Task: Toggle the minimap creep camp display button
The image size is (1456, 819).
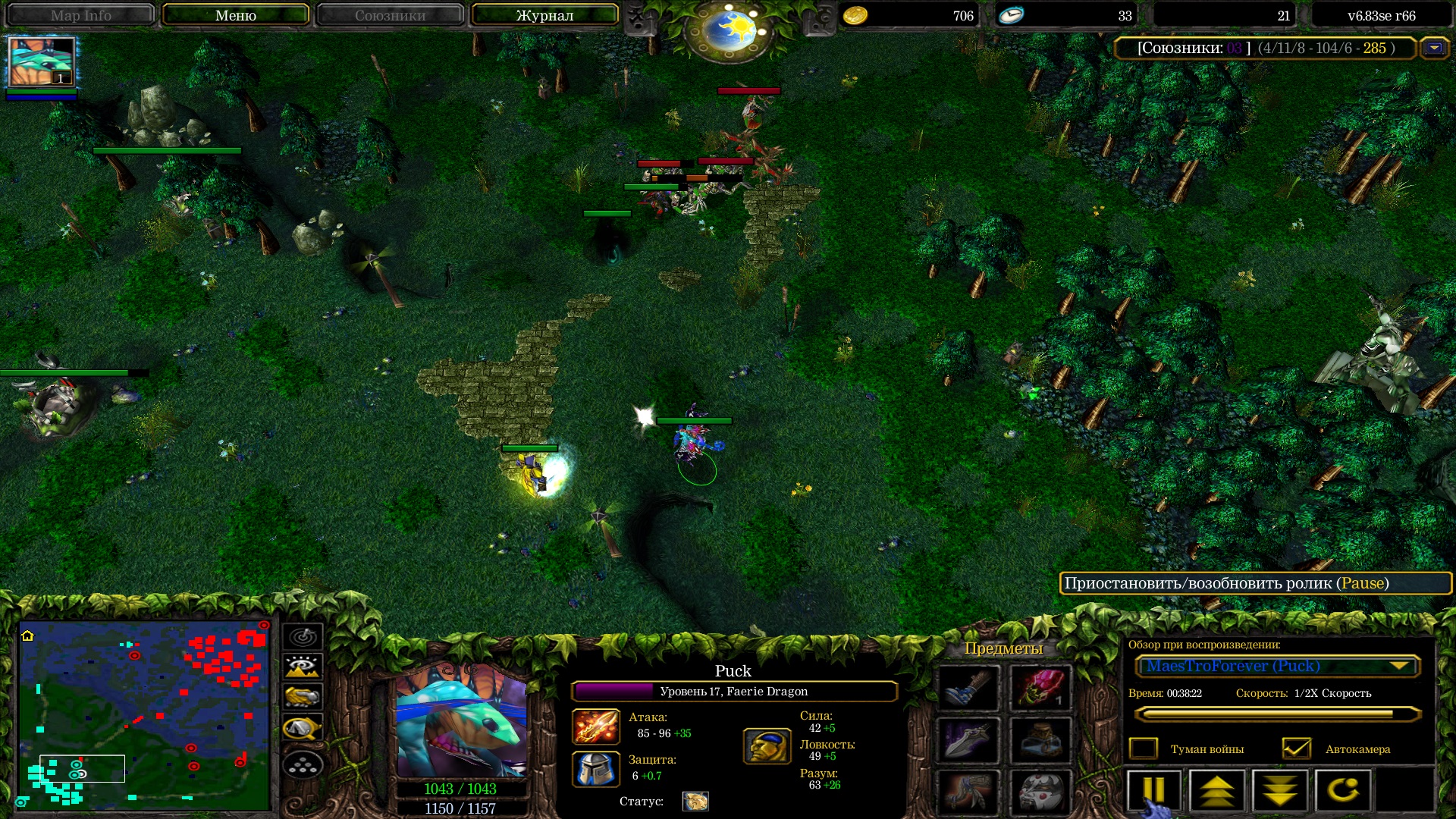Action: click(x=303, y=728)
